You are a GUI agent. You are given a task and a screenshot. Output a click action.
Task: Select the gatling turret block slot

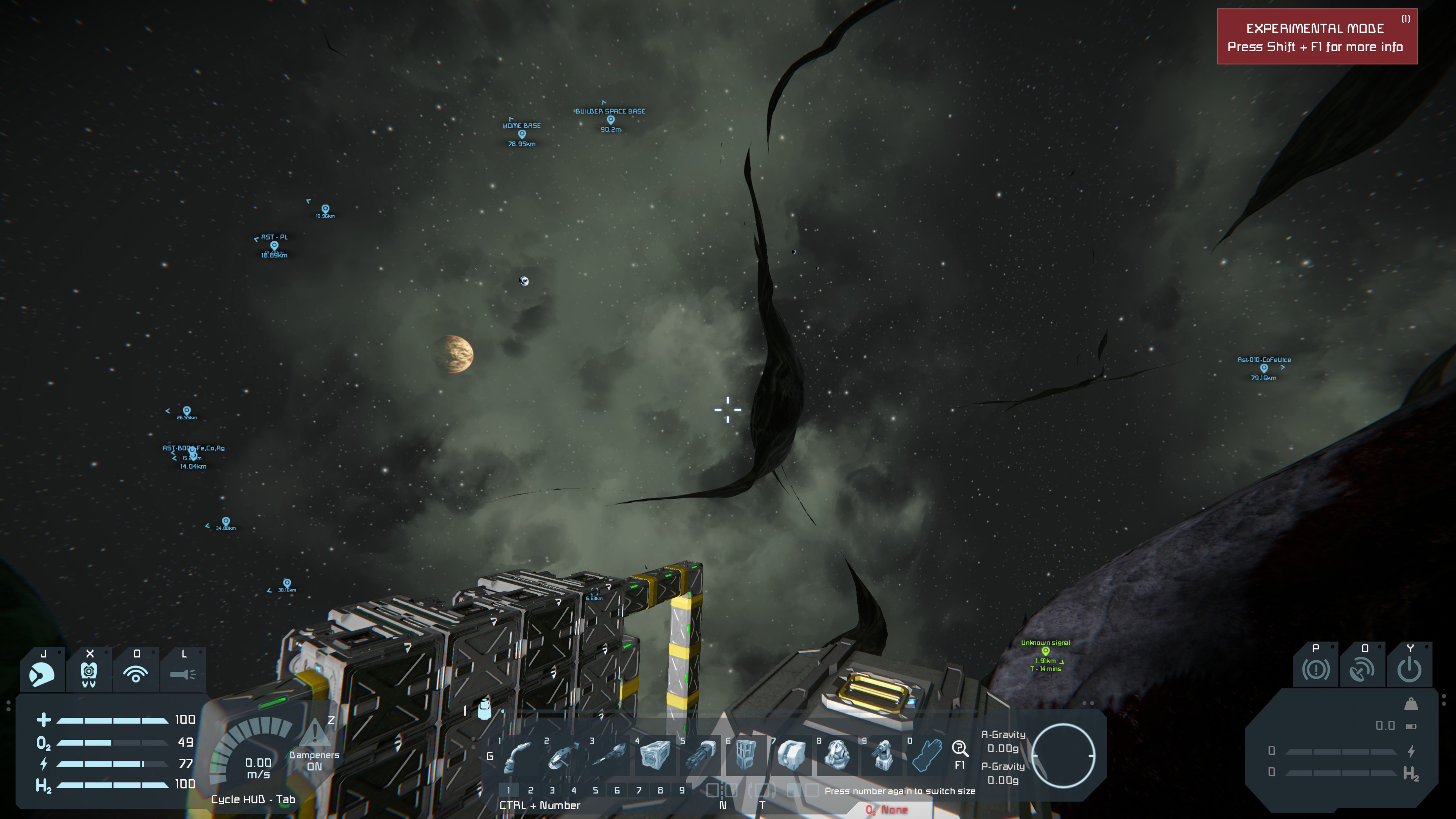pos(883,756)
